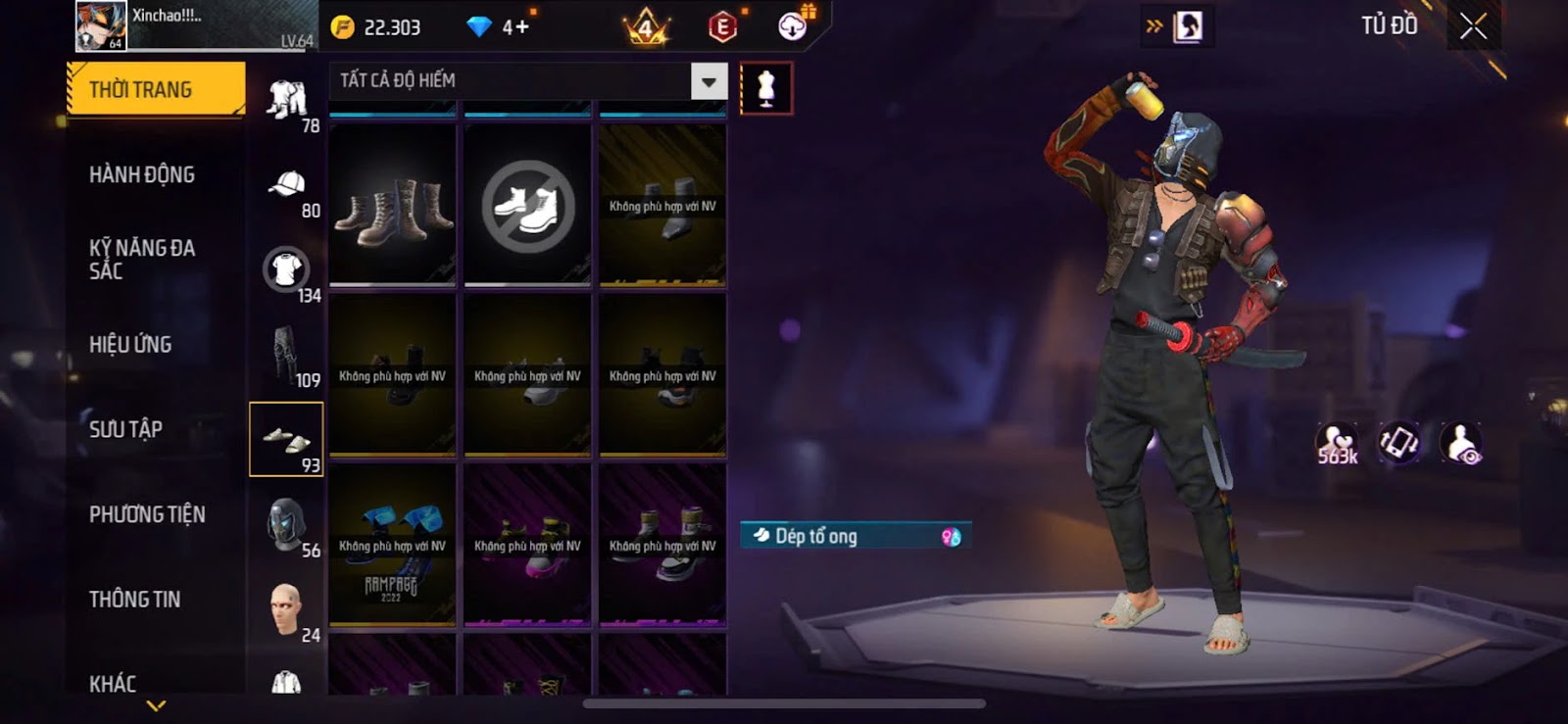Open the PHƯƠNG TIỆN tab
Viewport: 1568px width, 724px height.
click(147, 514)
